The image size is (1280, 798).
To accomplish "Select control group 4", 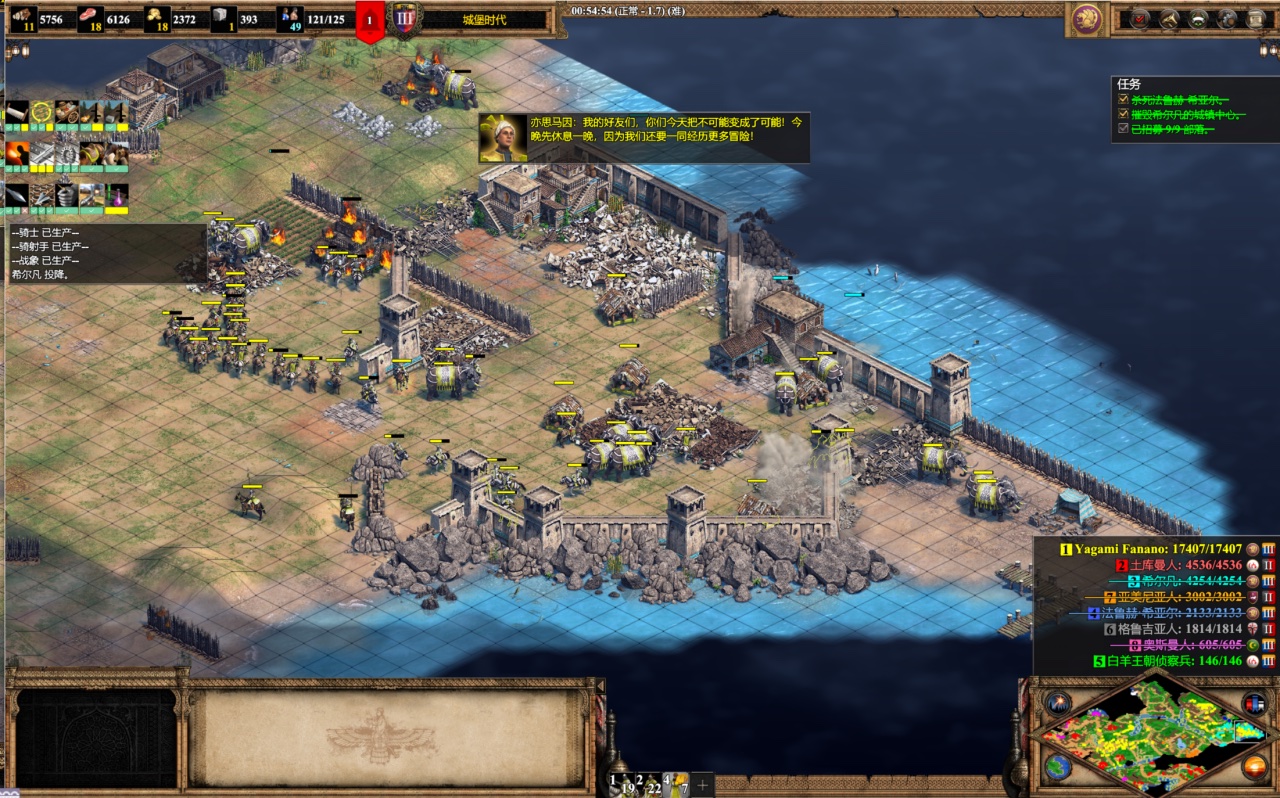I will click(676, 784).
